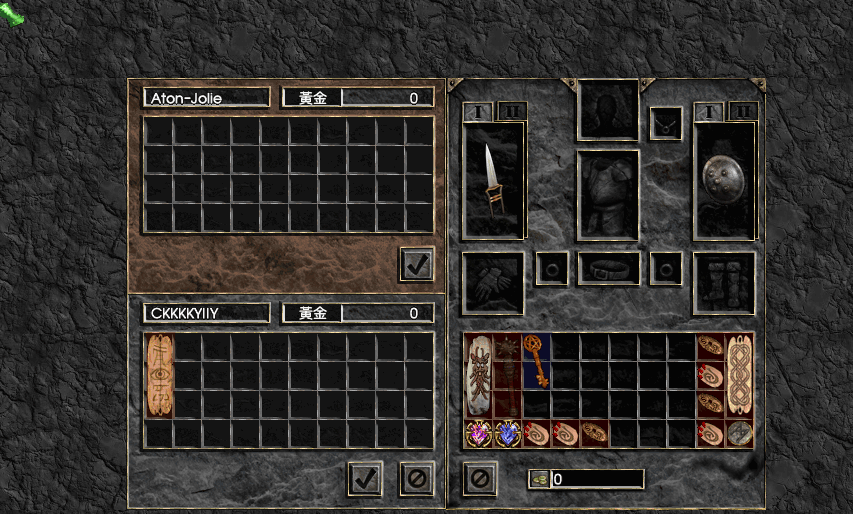
Task: Click the empty amulet slot
Action: coord(666,123)
